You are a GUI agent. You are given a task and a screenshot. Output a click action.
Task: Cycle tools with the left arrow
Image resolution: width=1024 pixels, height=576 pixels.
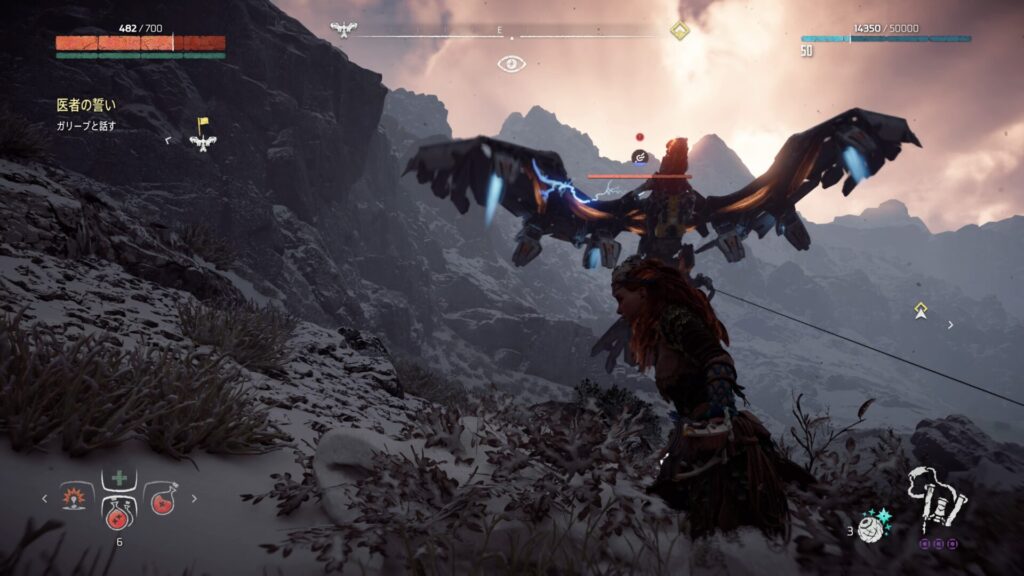(44, 497)
